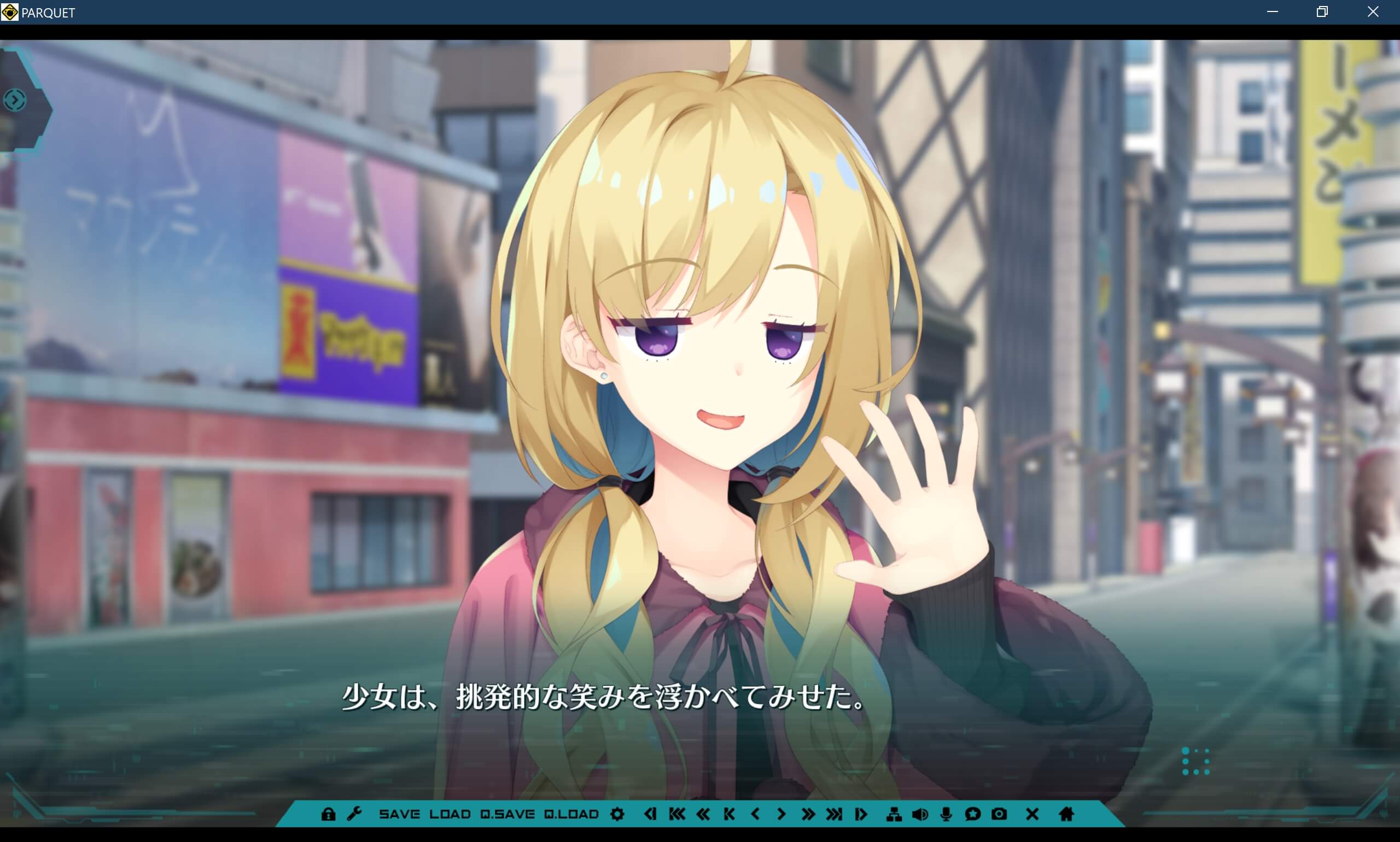Return to title via the home icon
1400x842 pixels.
click(x=1067, y=814)
